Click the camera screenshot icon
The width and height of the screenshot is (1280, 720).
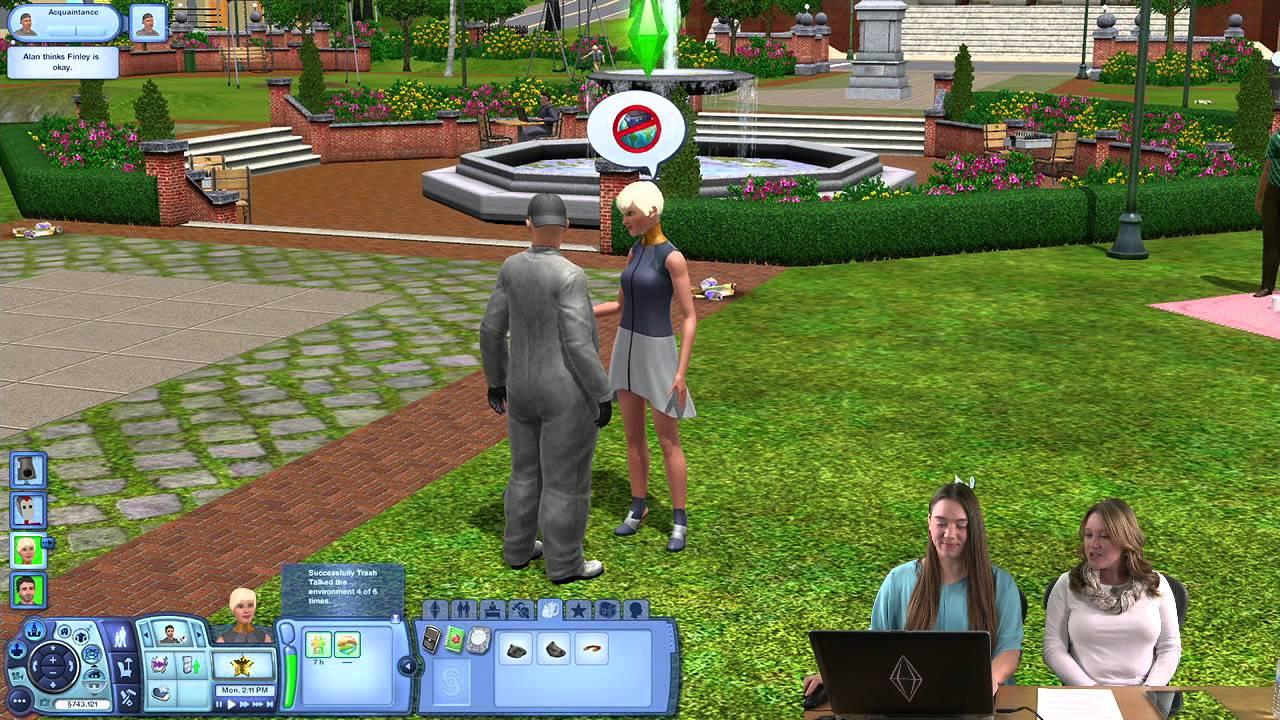(x=44, y=701)
